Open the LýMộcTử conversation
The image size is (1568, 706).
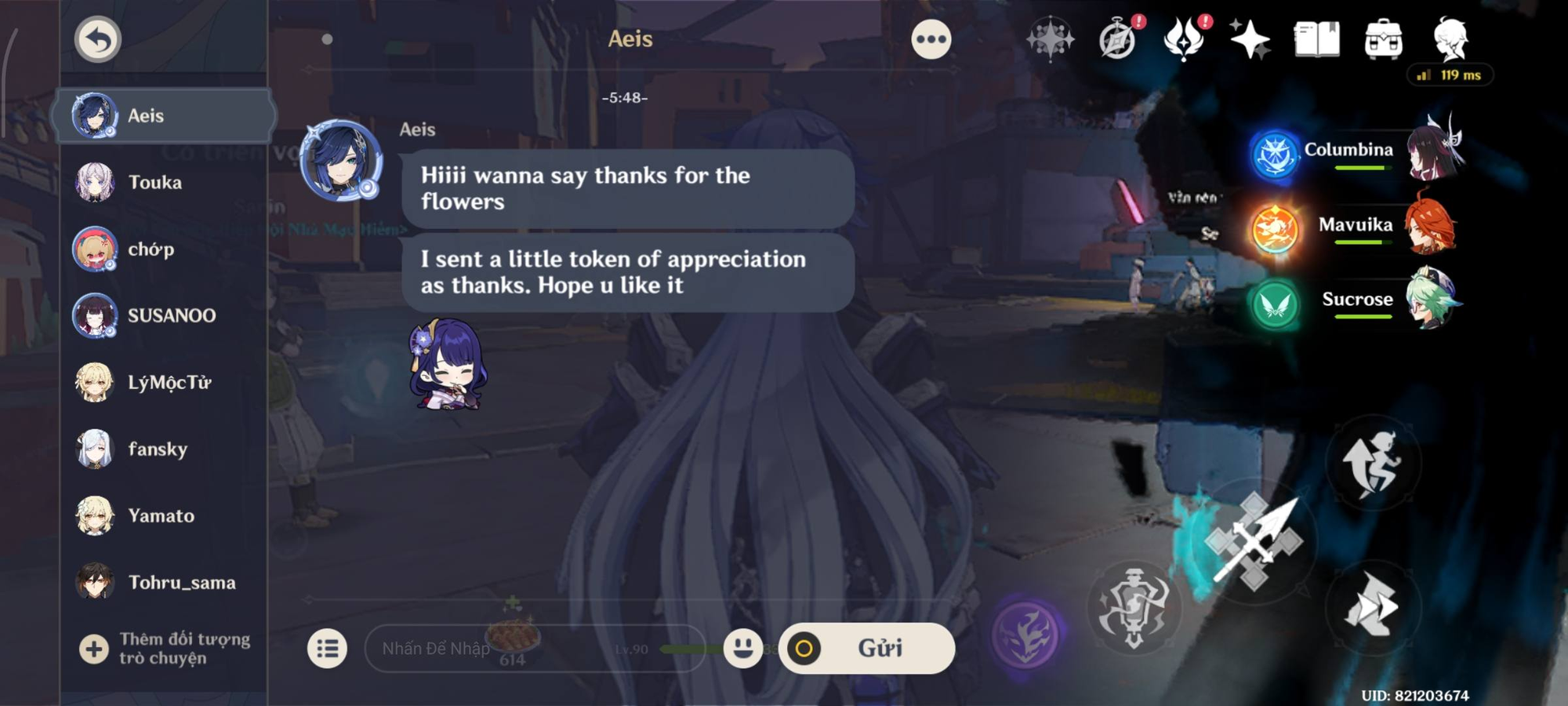(165, 383)
